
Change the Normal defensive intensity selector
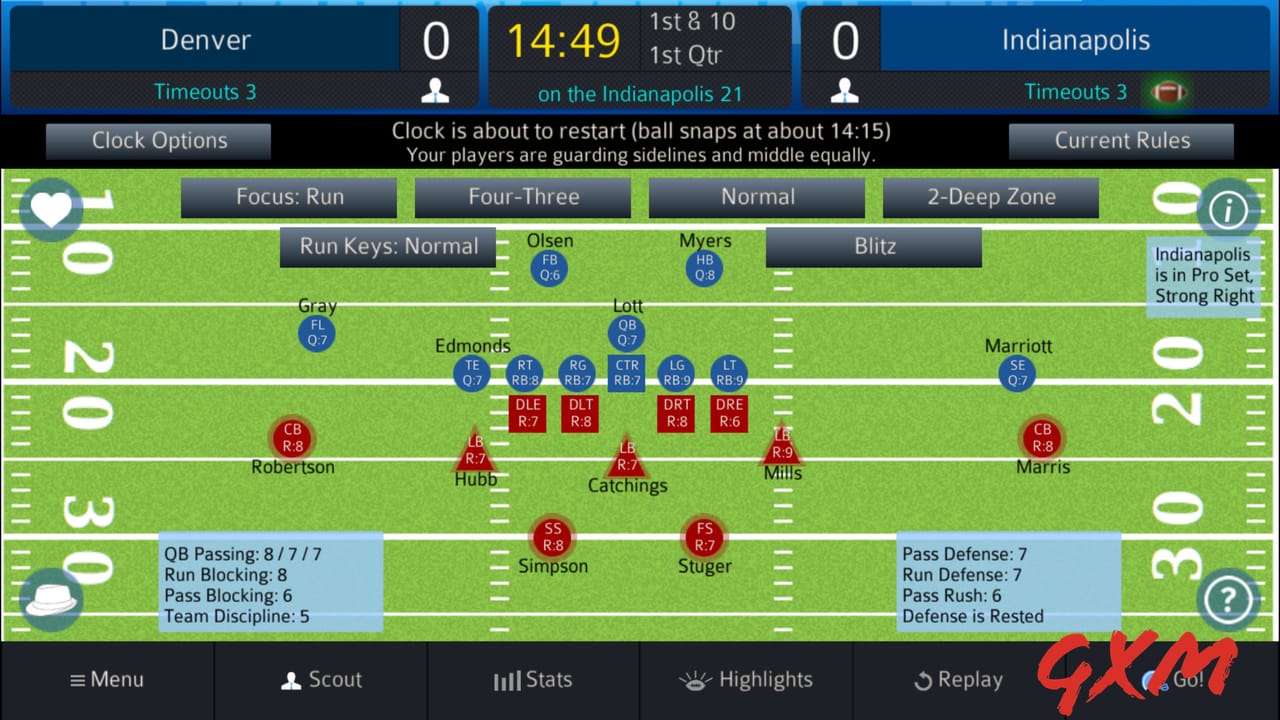tap(757, 197)
